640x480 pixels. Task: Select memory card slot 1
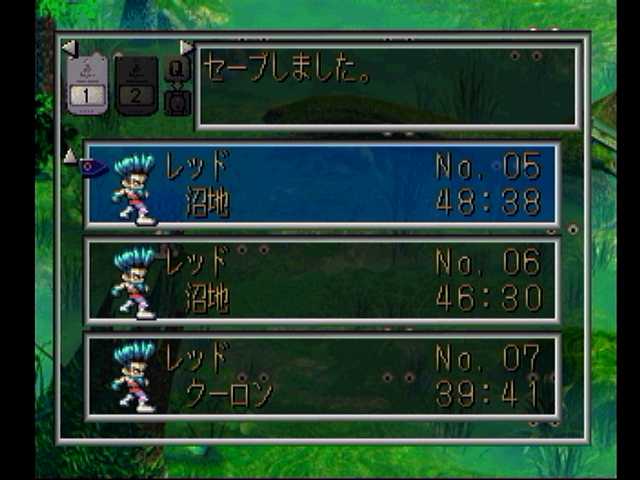(x=87, y=84)
